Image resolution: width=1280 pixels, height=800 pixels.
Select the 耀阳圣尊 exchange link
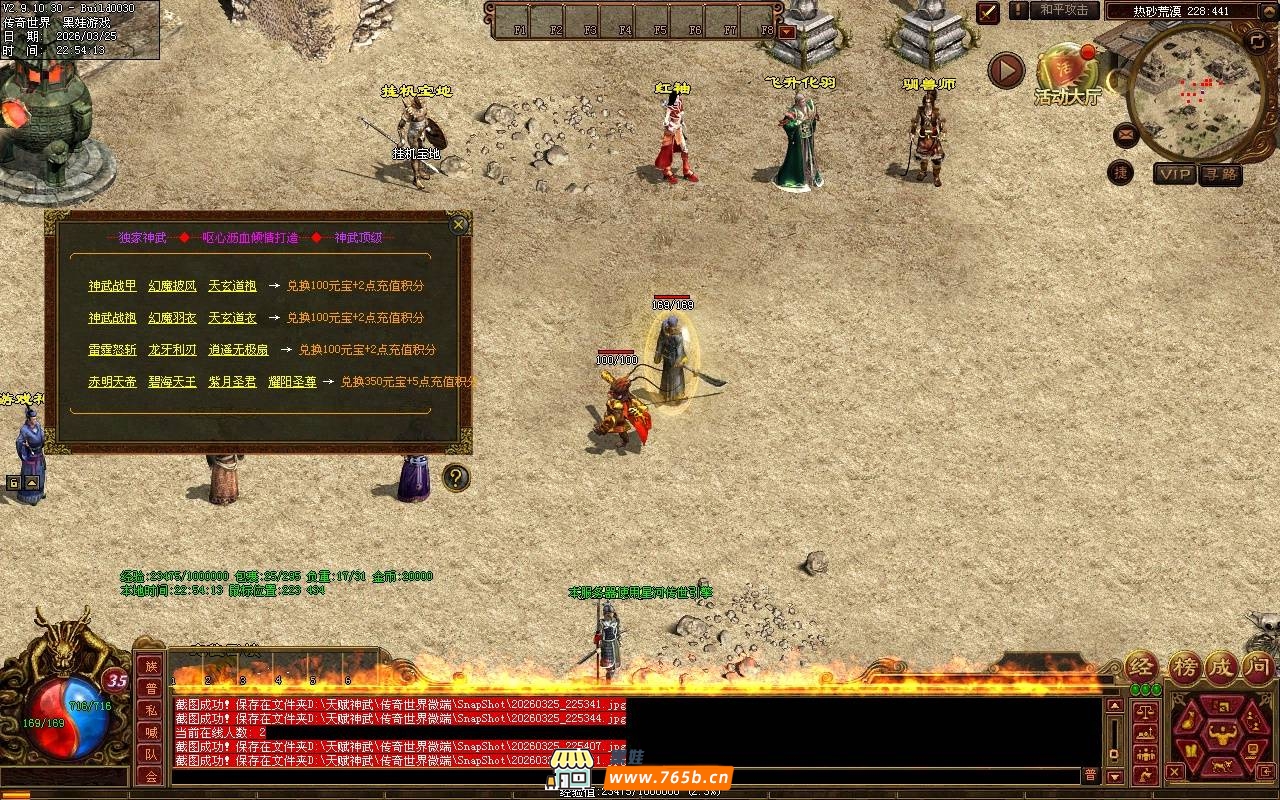click(x=292, y=382)
